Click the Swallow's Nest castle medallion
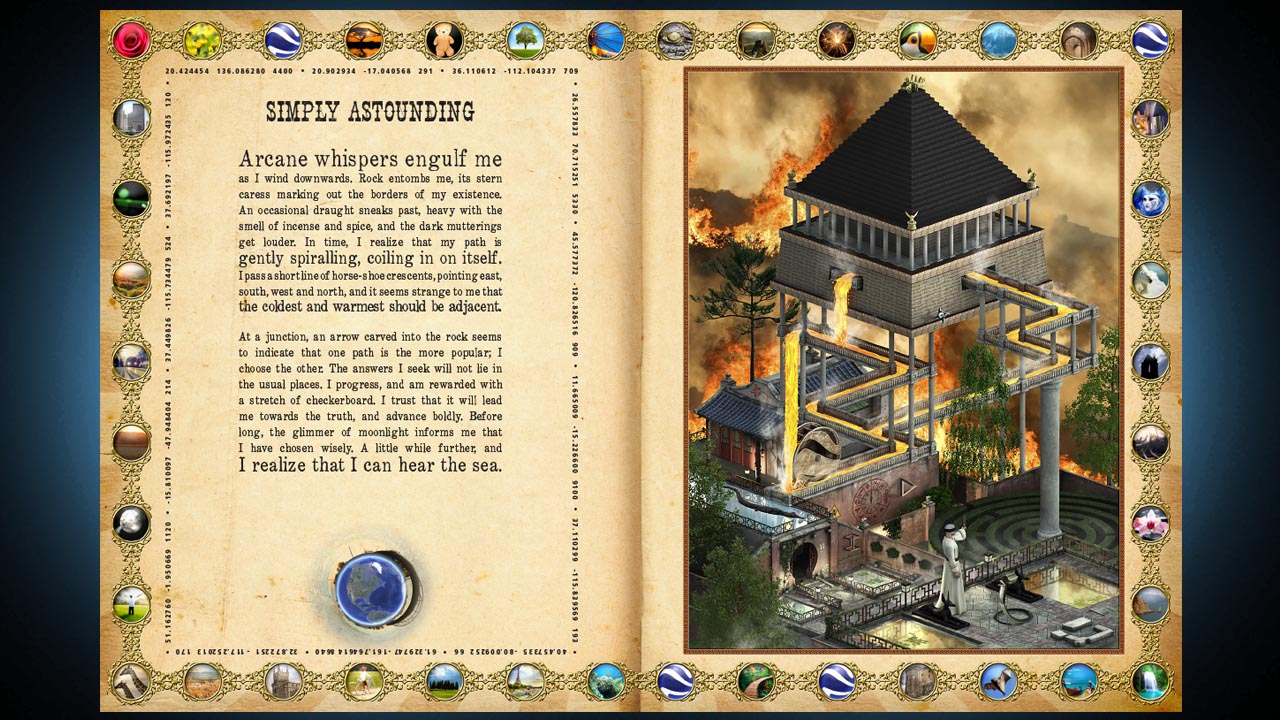The width and height of the screenshot is (1280, 720). (x=283, y=683)
